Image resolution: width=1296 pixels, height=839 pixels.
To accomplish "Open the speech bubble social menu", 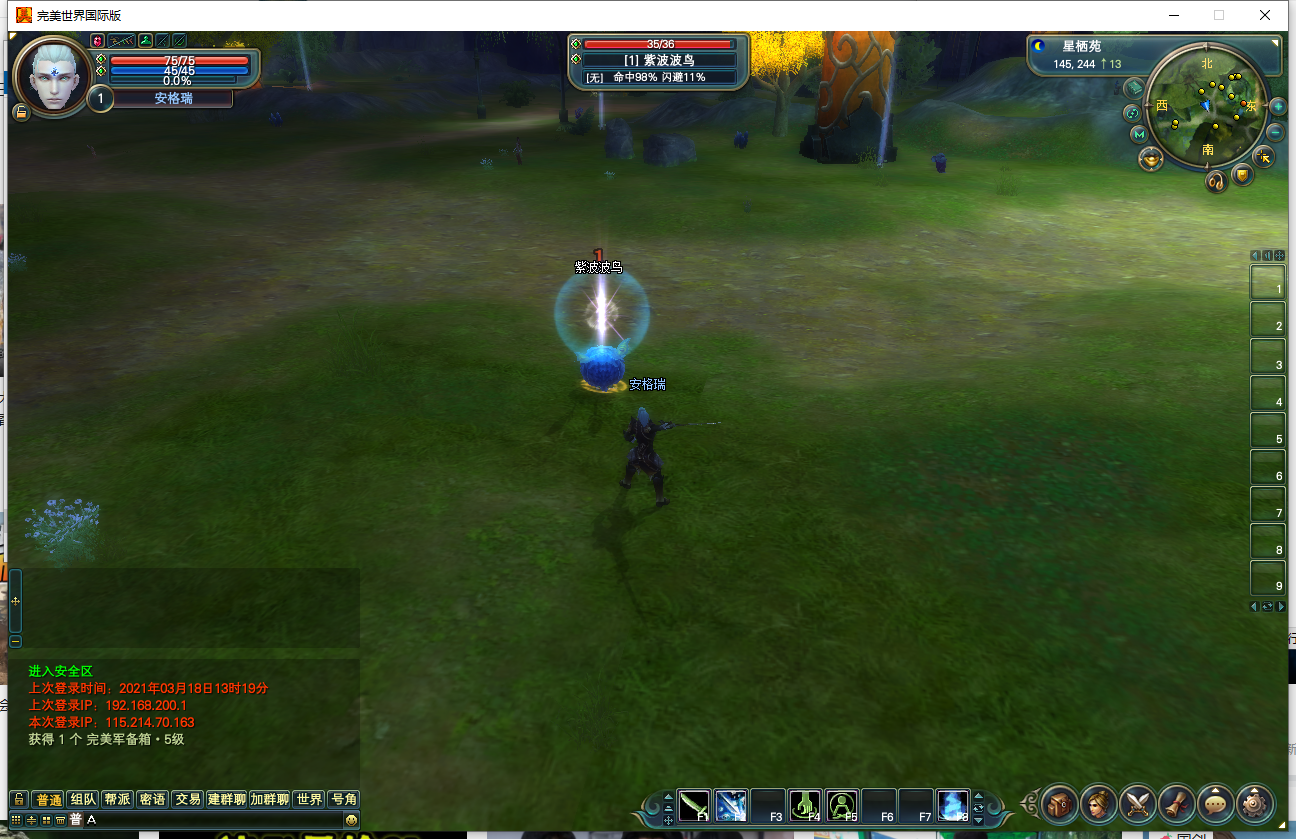I will [1216, 802].
